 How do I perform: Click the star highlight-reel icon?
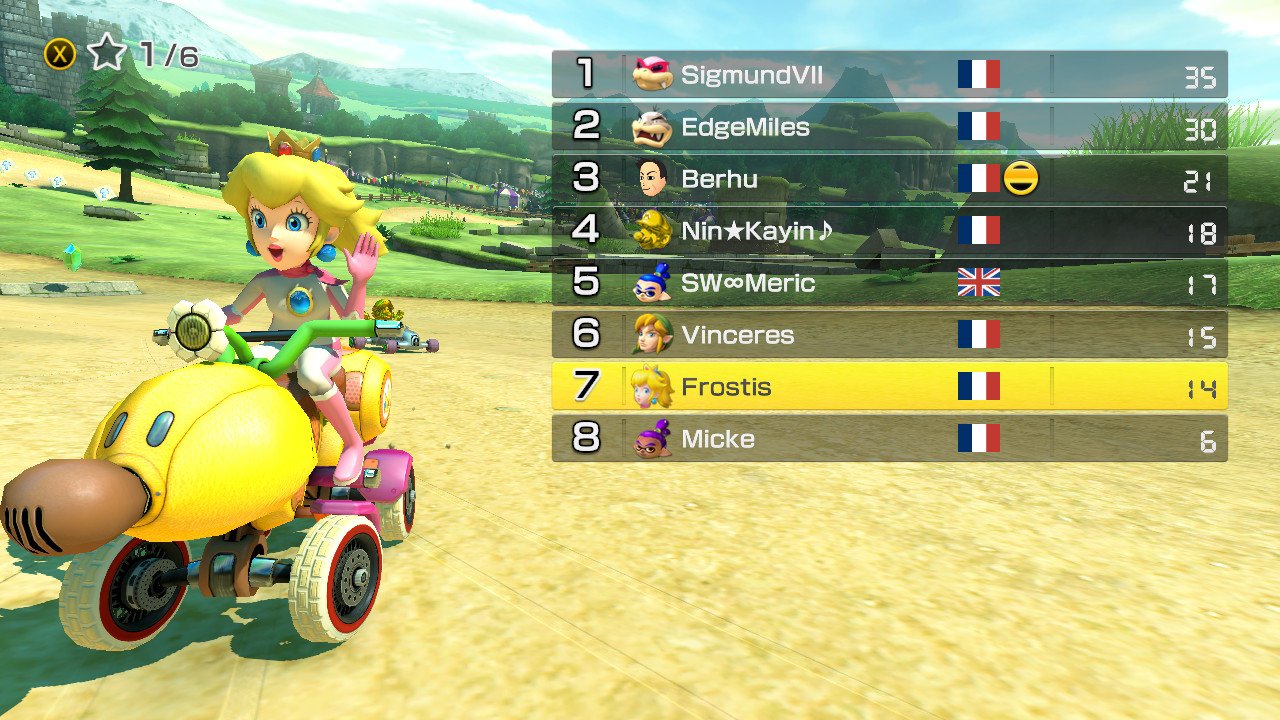pos(106,54)
